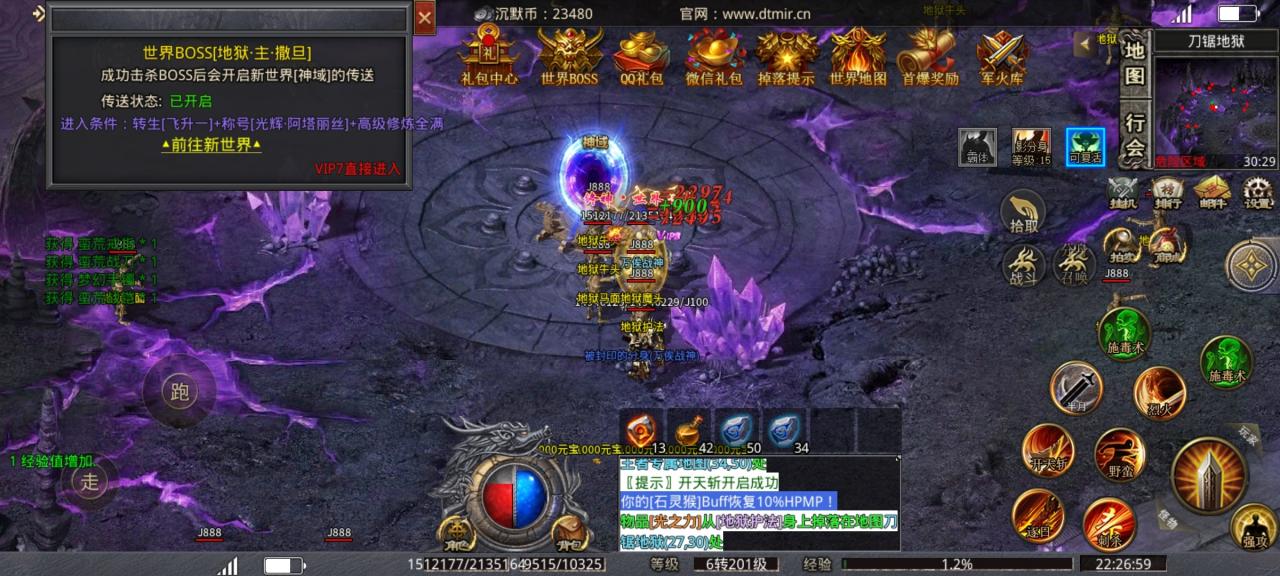Activate the 烈火 fire sword skill
Image resolution: width=1280 pixels, height=576 pixels.
1160,393
